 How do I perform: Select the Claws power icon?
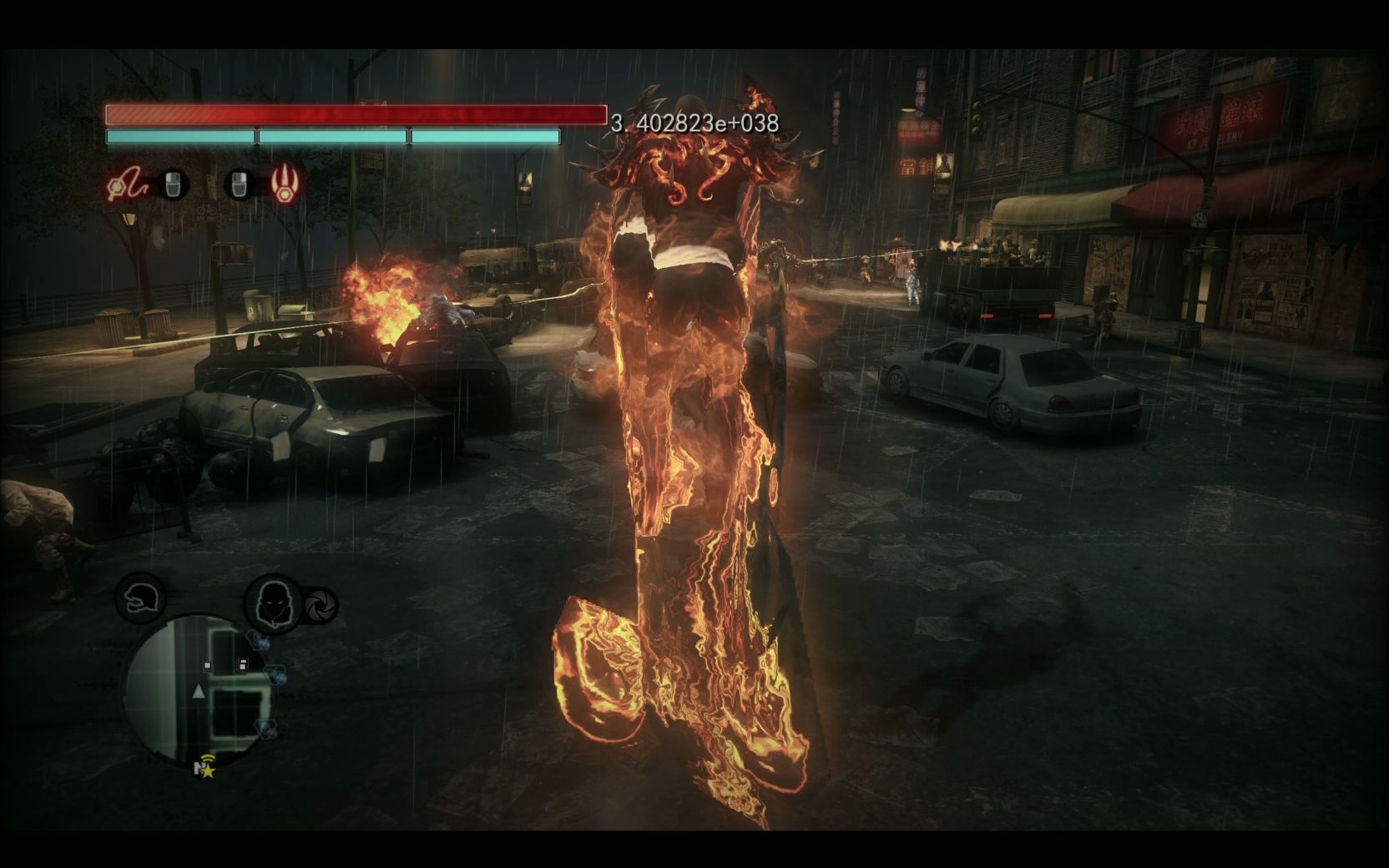[284, 184]
